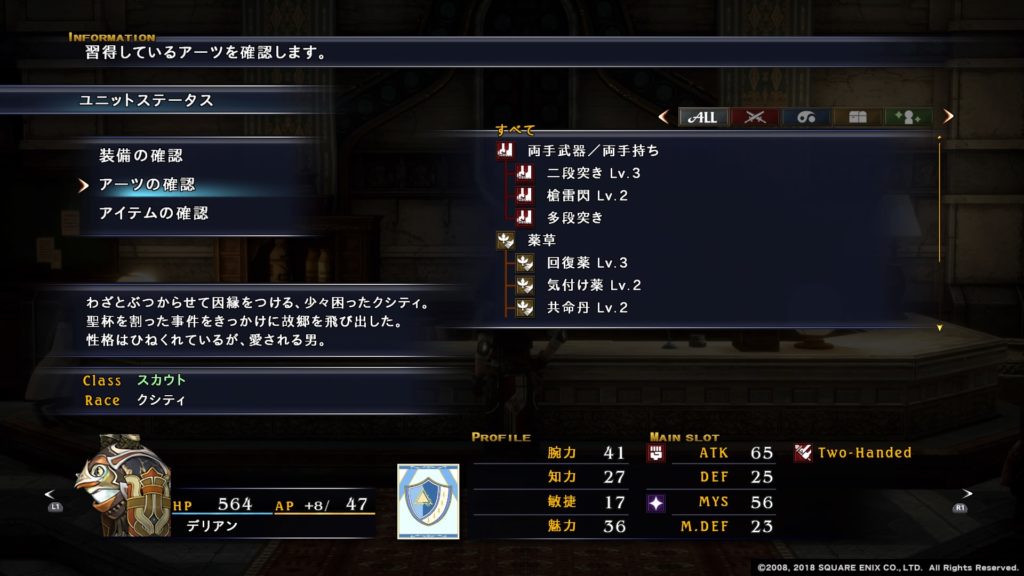Select the 気付け薬 Lv.2 art
Image resolution: width=1024 pixels, height=576 pixels.
point(593,285)
